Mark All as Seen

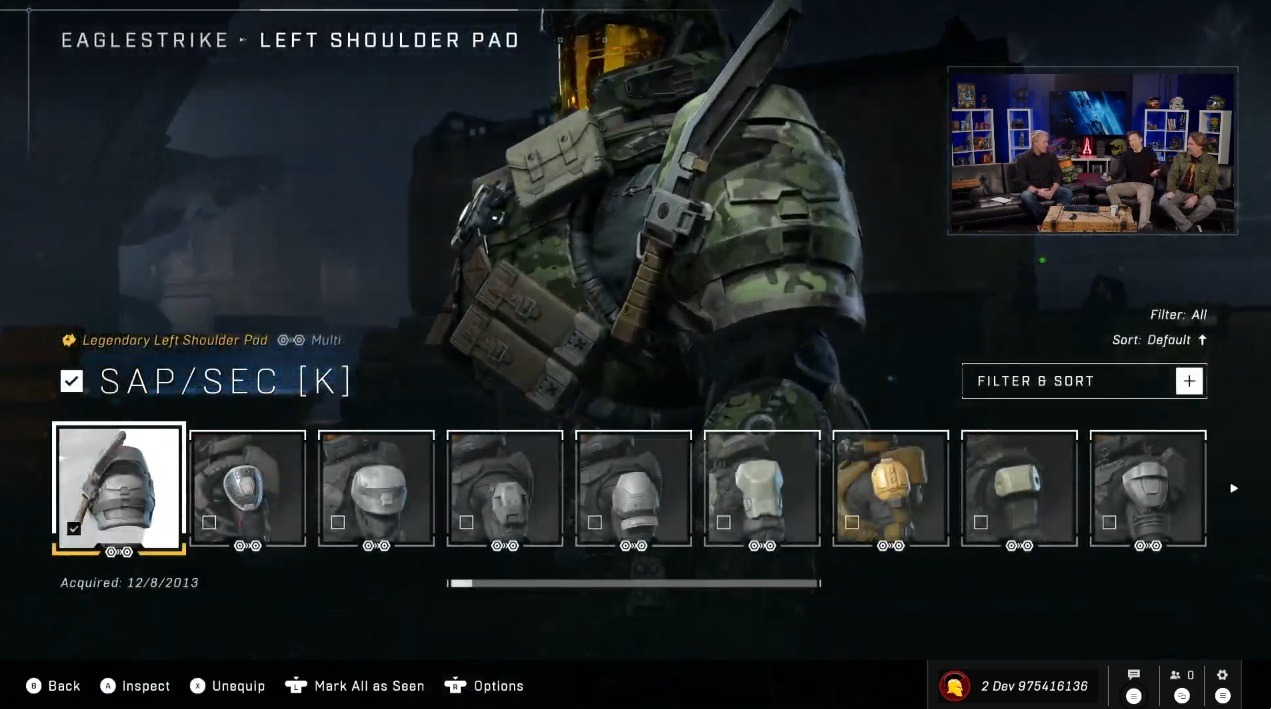pos(355,686)
